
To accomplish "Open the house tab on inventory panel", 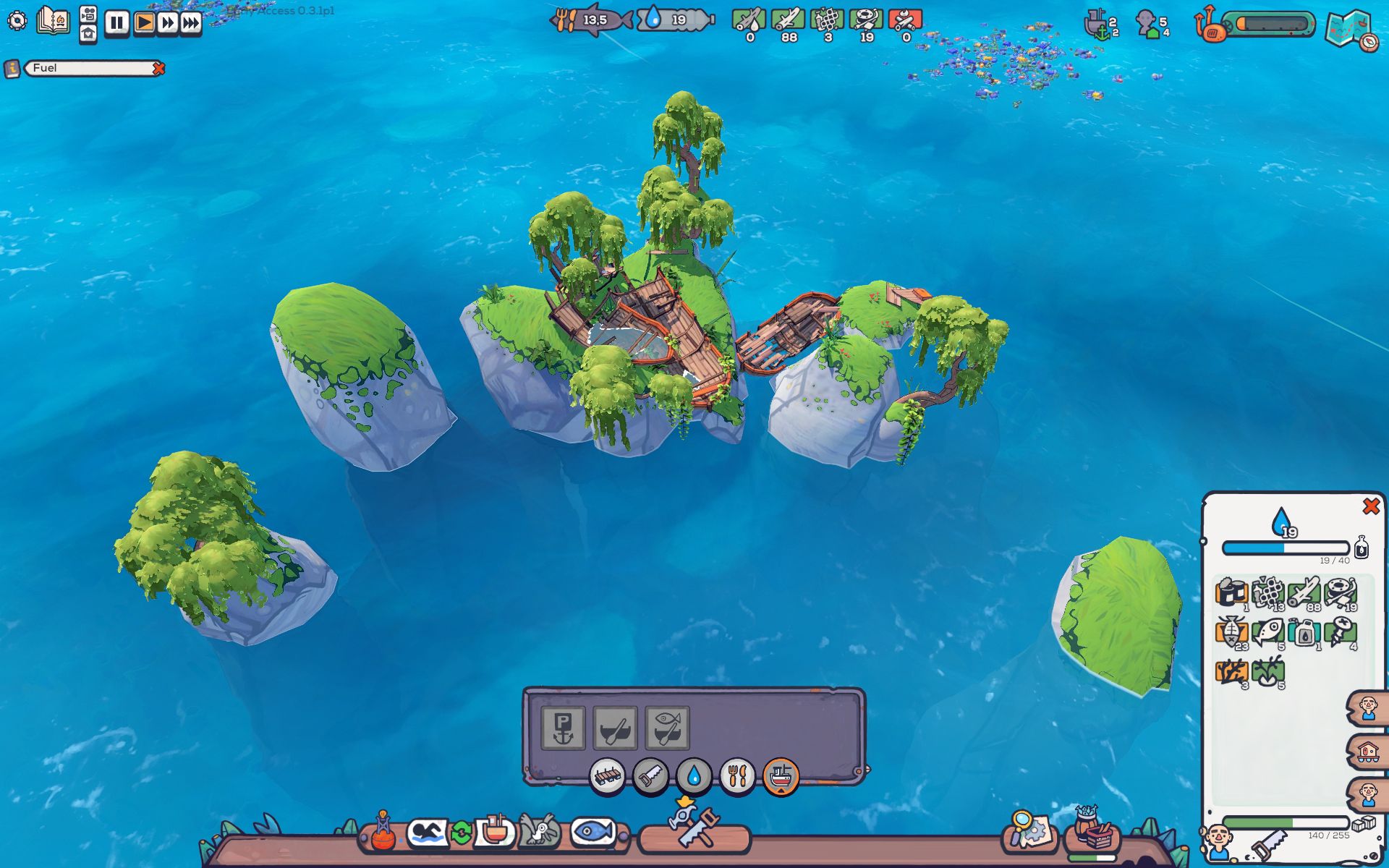I will (1367, 752).
